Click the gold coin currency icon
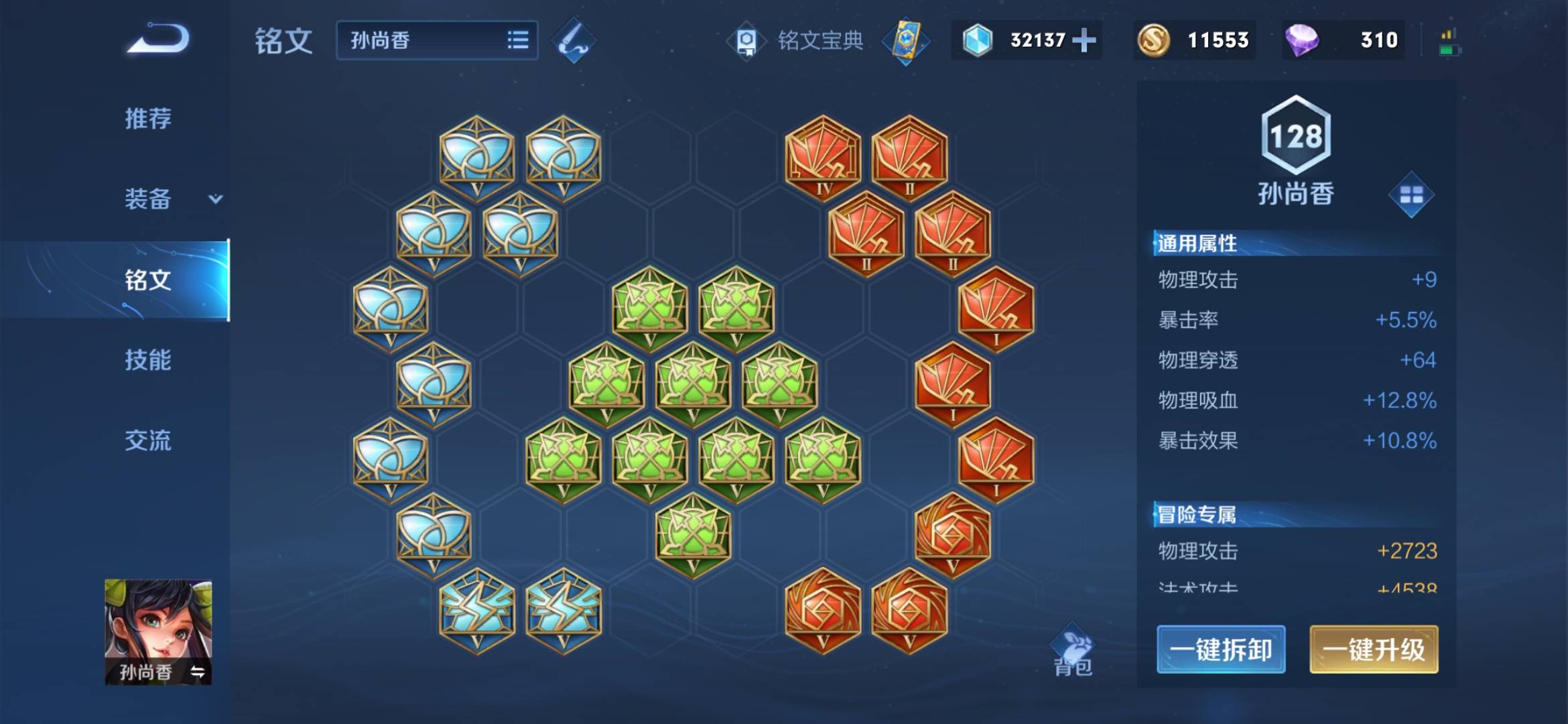 coord(1153,40)
